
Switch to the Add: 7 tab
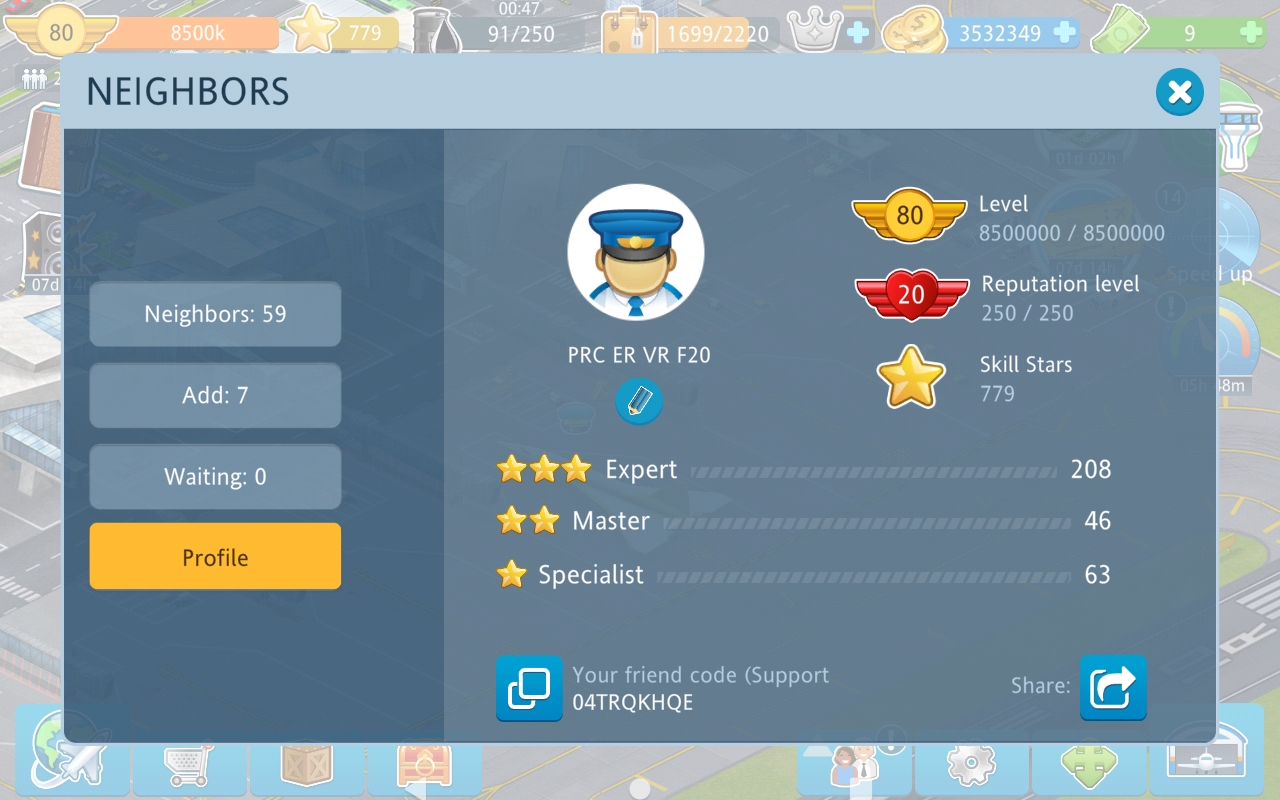click(215, 395)
